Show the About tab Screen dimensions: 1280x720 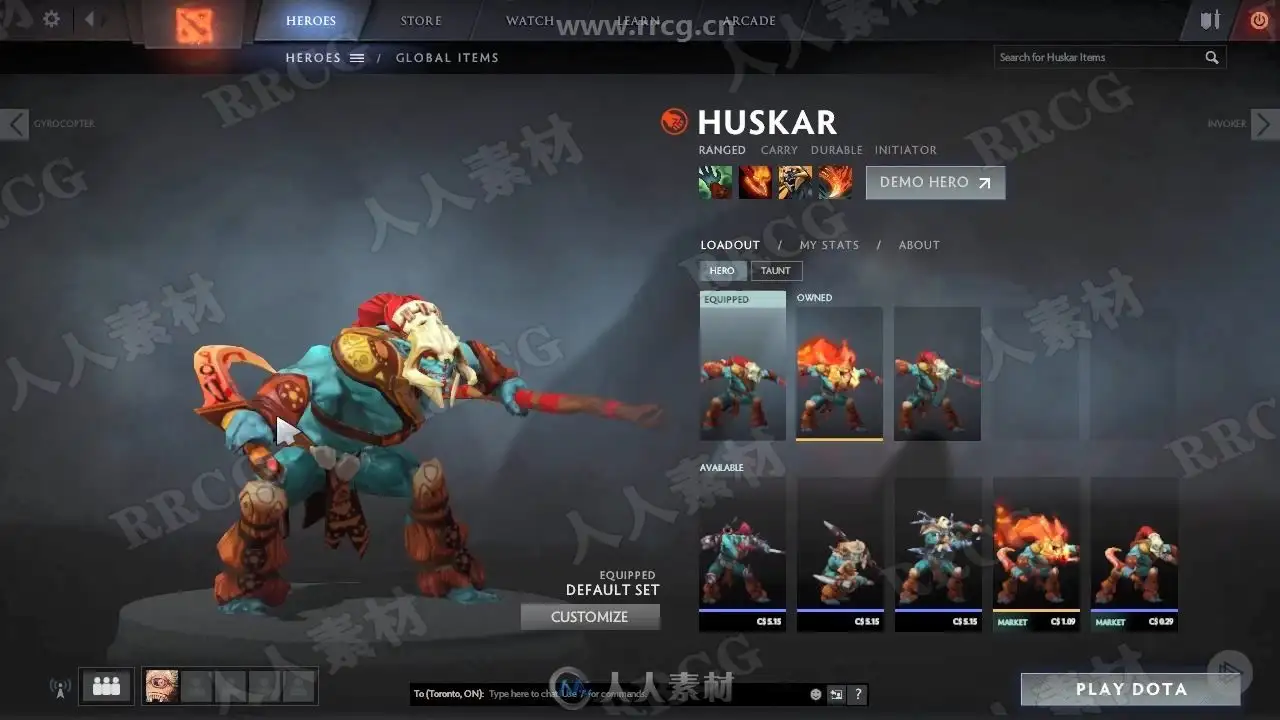919,245
